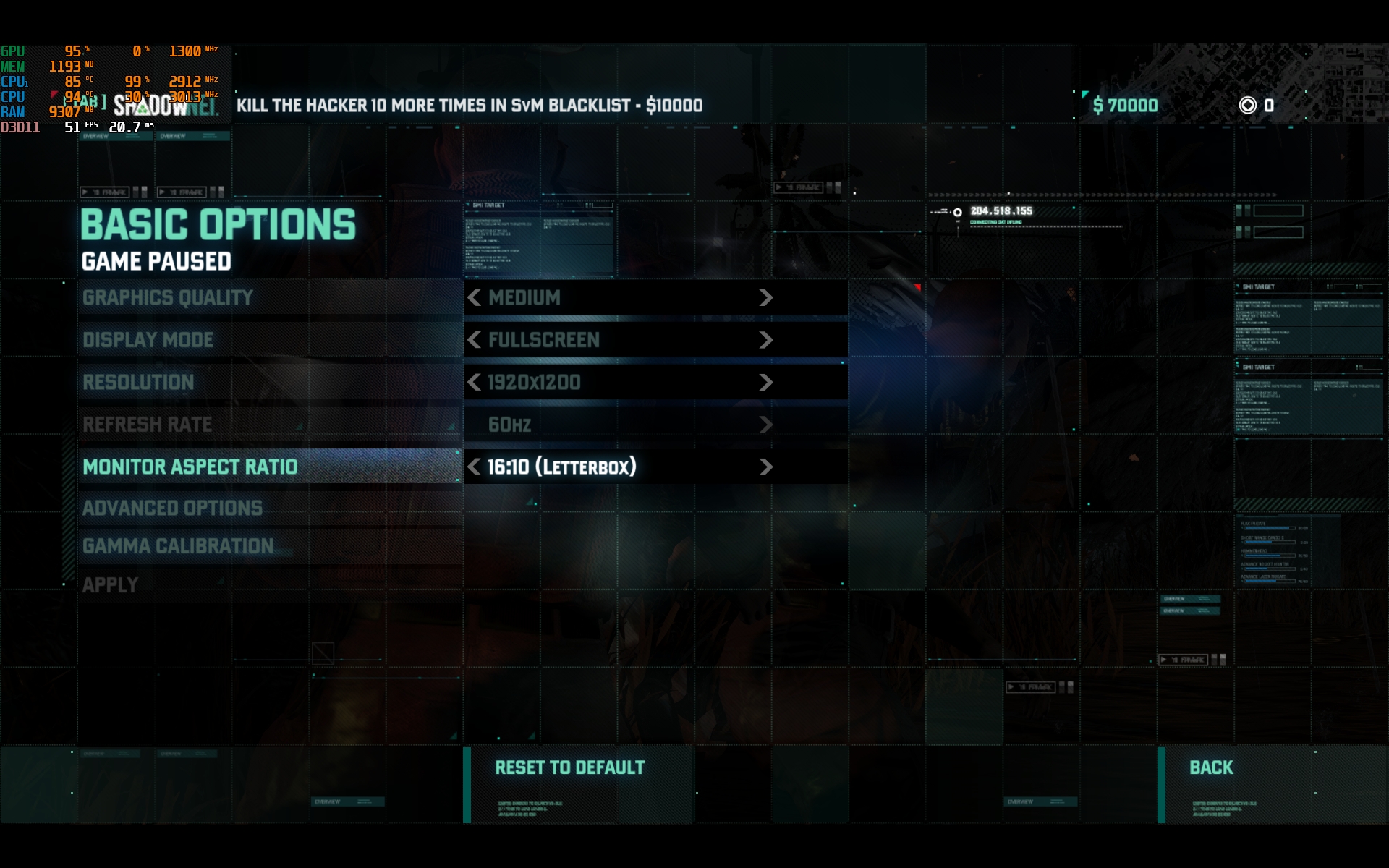Click right arrow next to 60Hz

pos(765,425)
